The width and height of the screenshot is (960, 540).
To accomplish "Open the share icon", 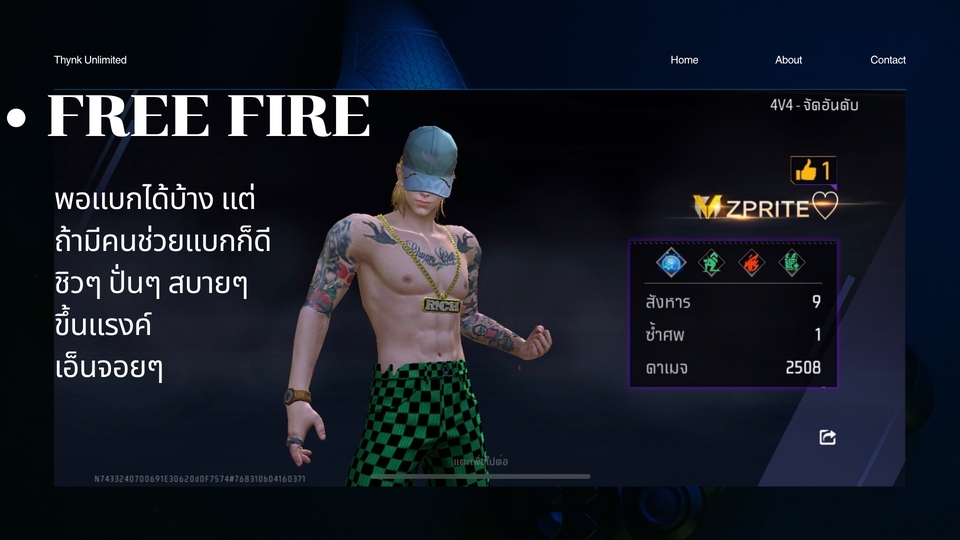I will click(x=827, y=437).
